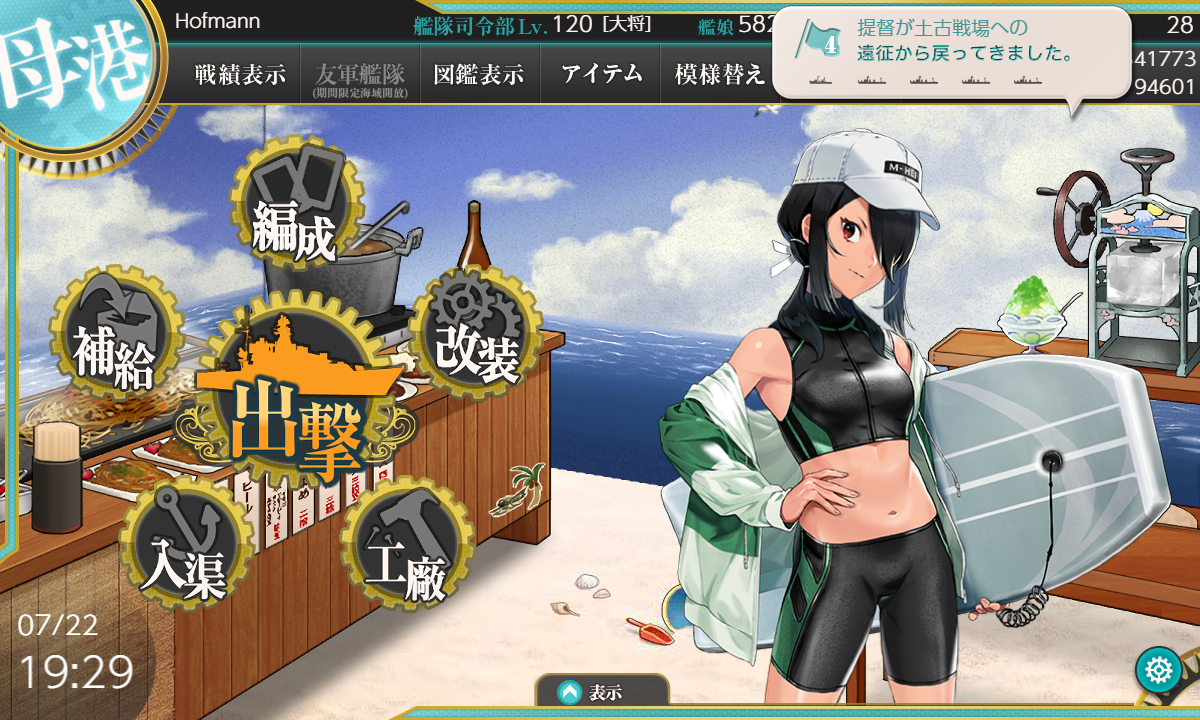The width and height of the screenshot is (1200, 720).
Task: Open settings with the gear icon
Action: coord(1158,670)
